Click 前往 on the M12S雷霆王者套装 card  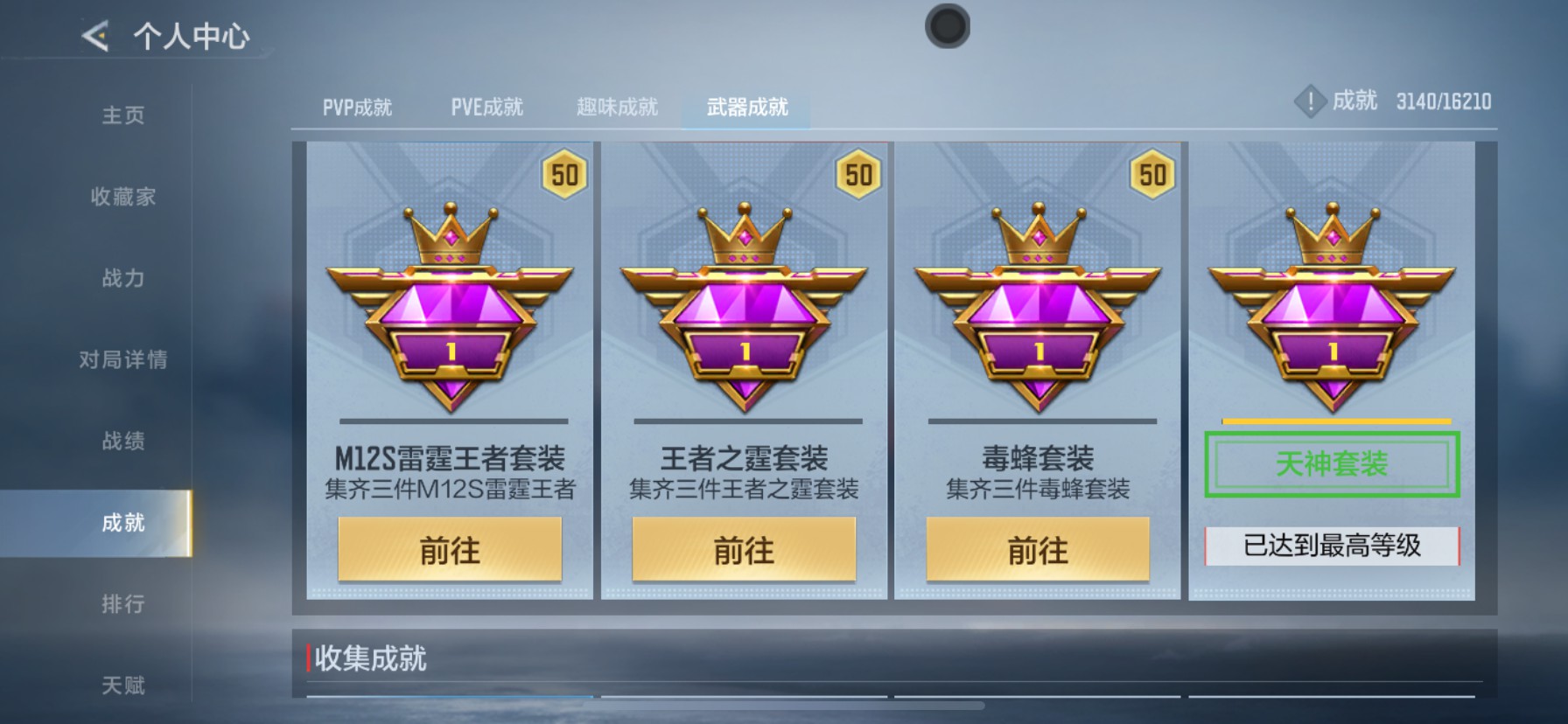click(449, 551)
